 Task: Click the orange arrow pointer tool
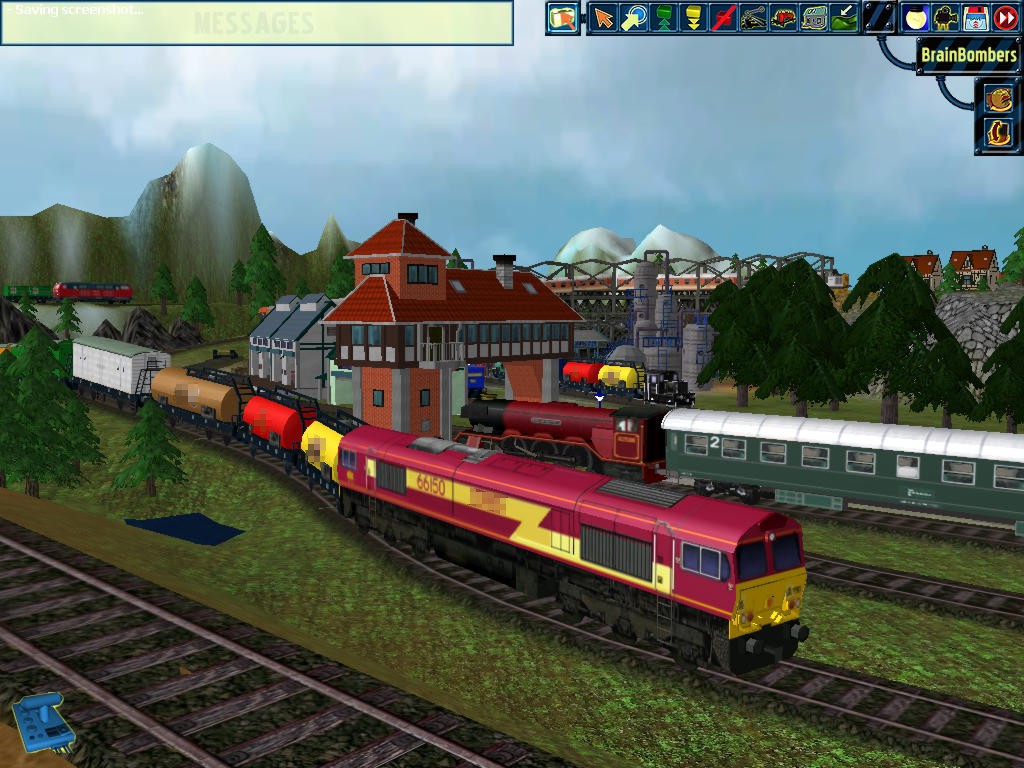pyautogui.click(x=603, y=18)
